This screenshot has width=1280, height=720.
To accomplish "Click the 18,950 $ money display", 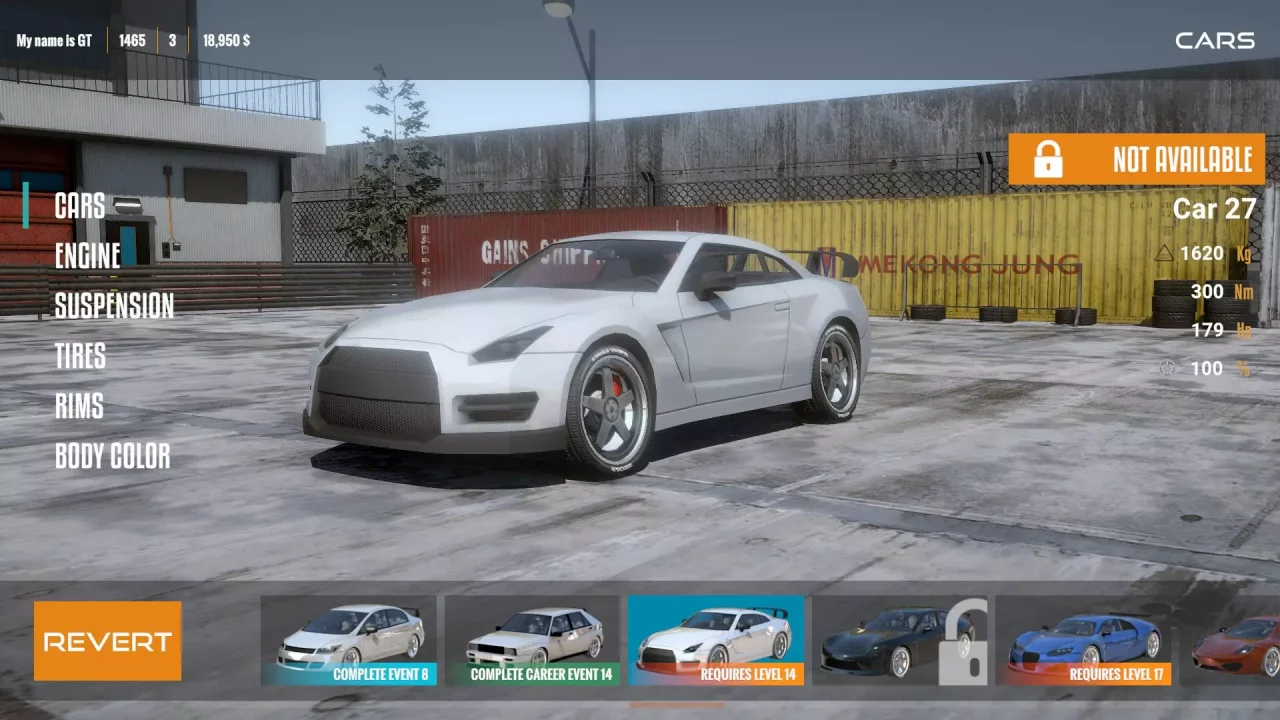I will pyautogui.click(x=227, y=41).
